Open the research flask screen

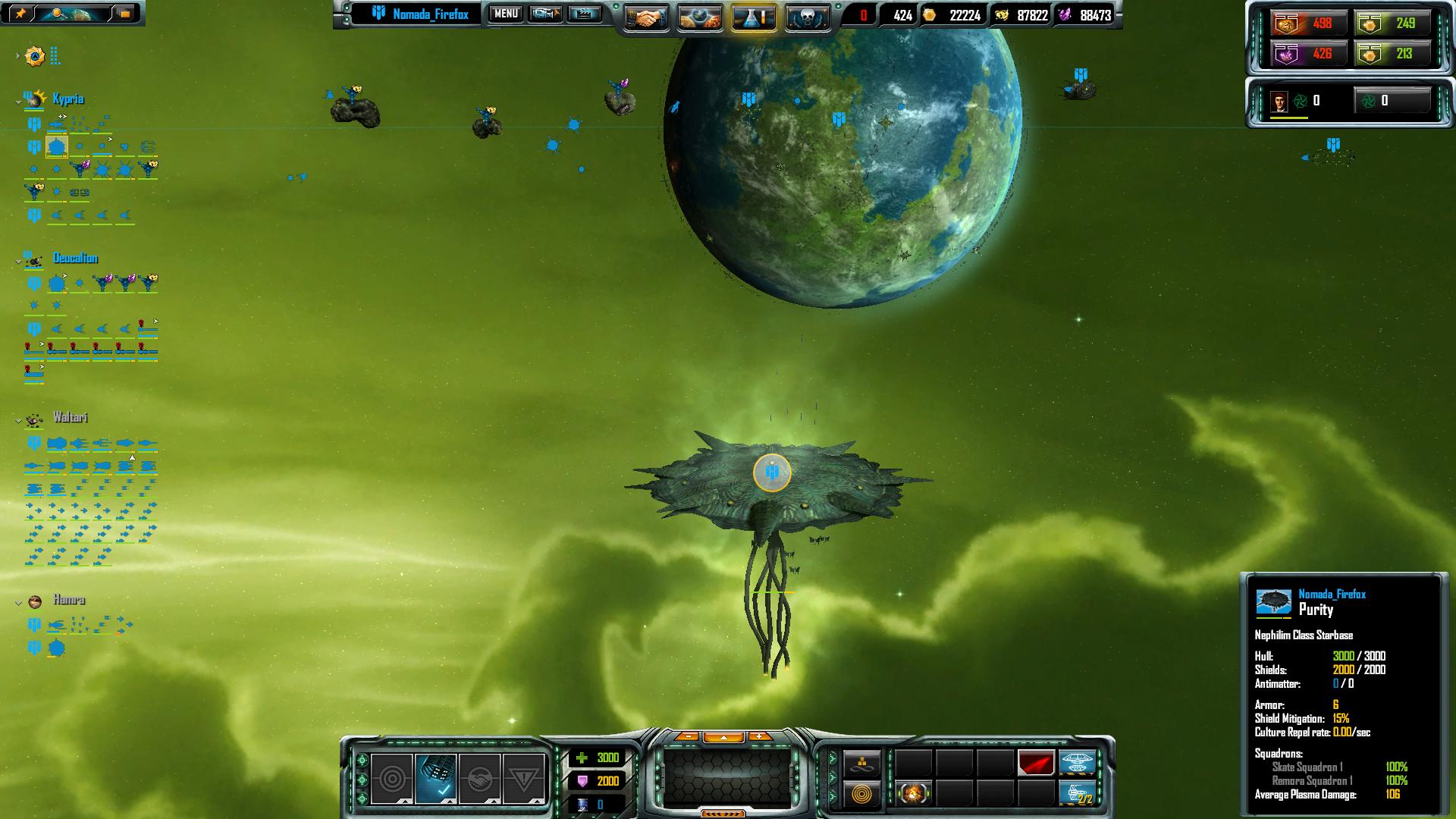(x=753, y=17)
